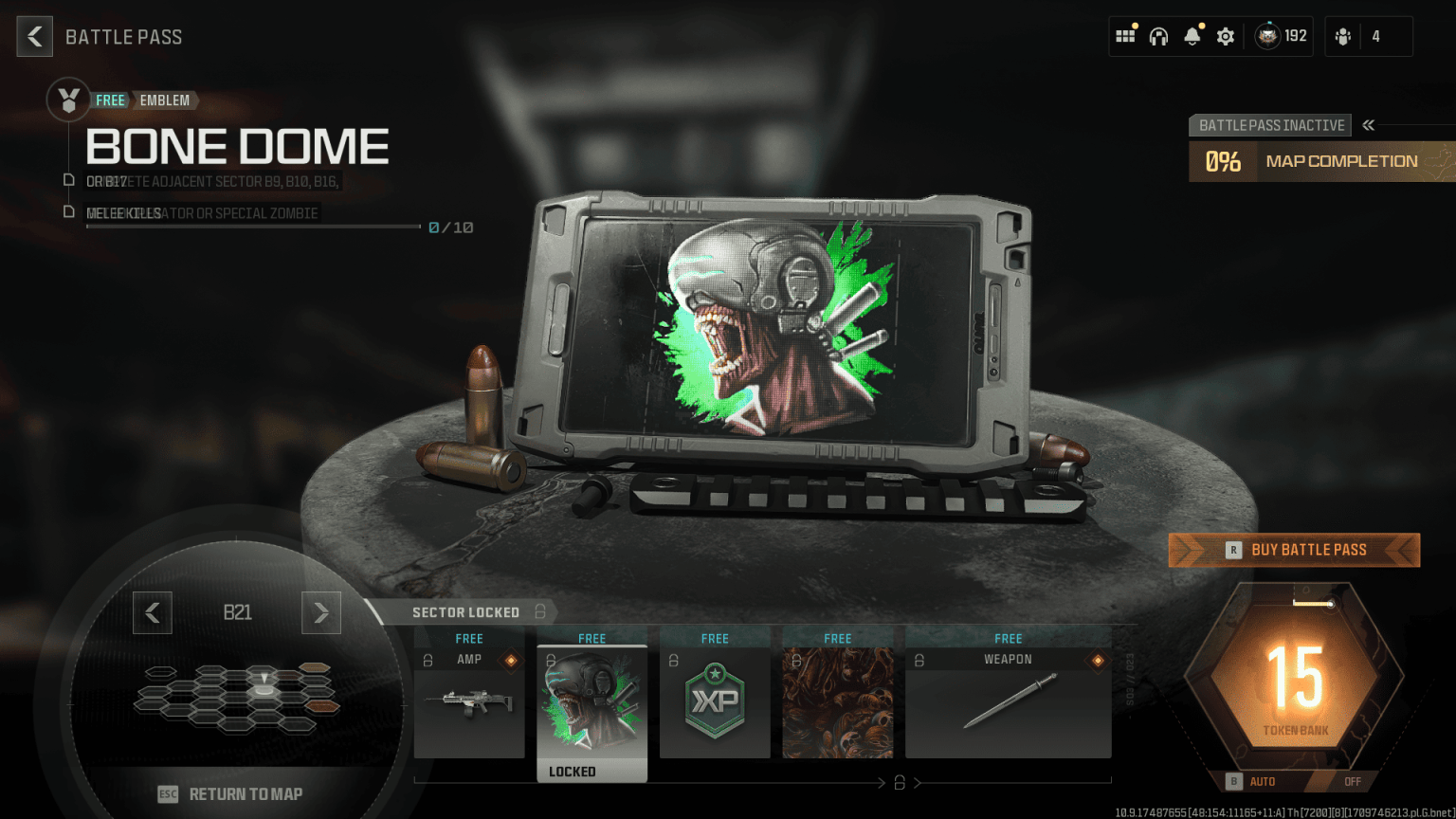Click the player rank emblem showing 192
Viewport: 1456px width, 819px height.
1280,35
